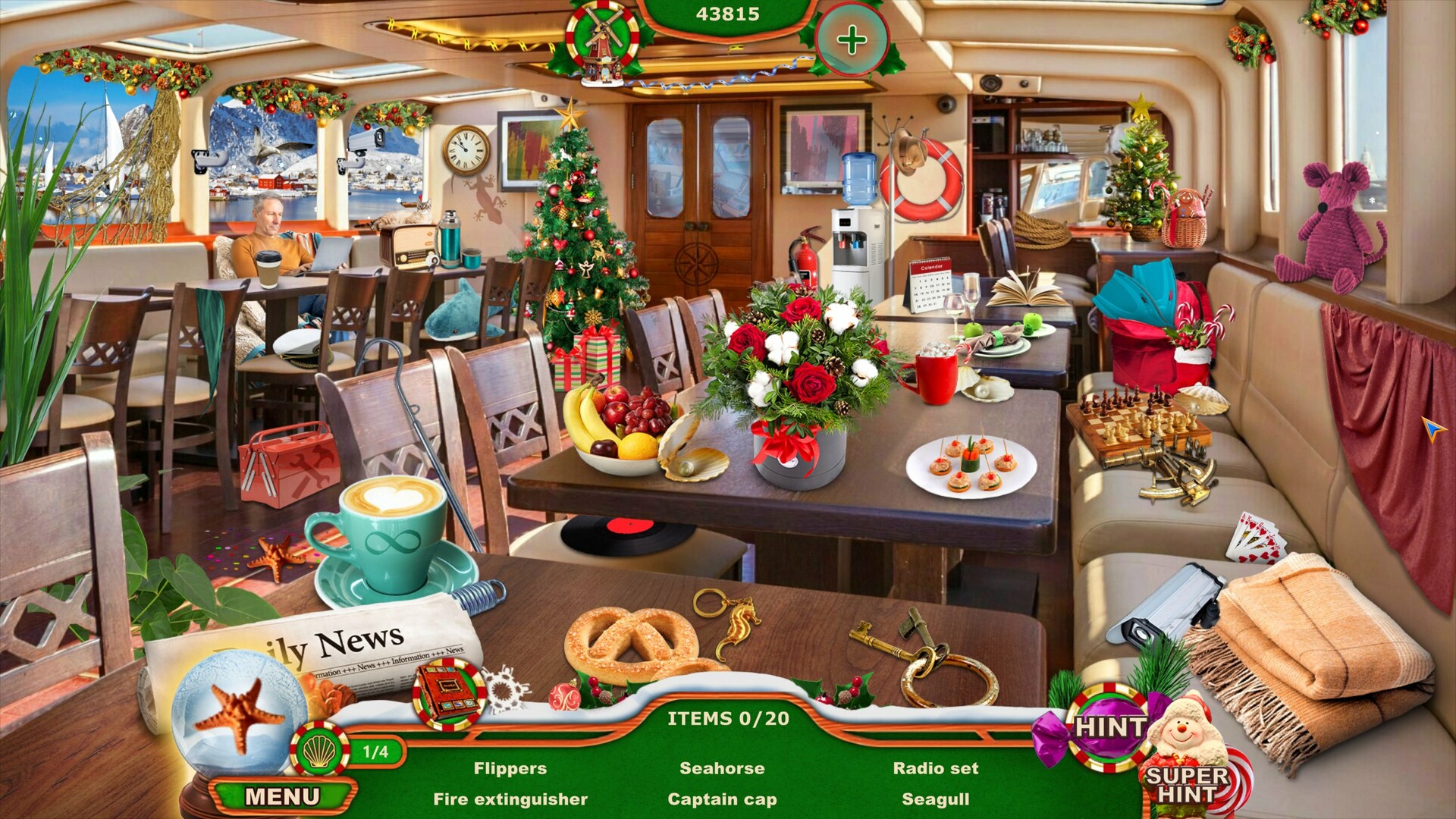Image resolution: width=1456 pixels, height=819 pixels.
Task: Click the 1/4 shell progress indicator
Action: pyautogui.click(x=373, y=752)
